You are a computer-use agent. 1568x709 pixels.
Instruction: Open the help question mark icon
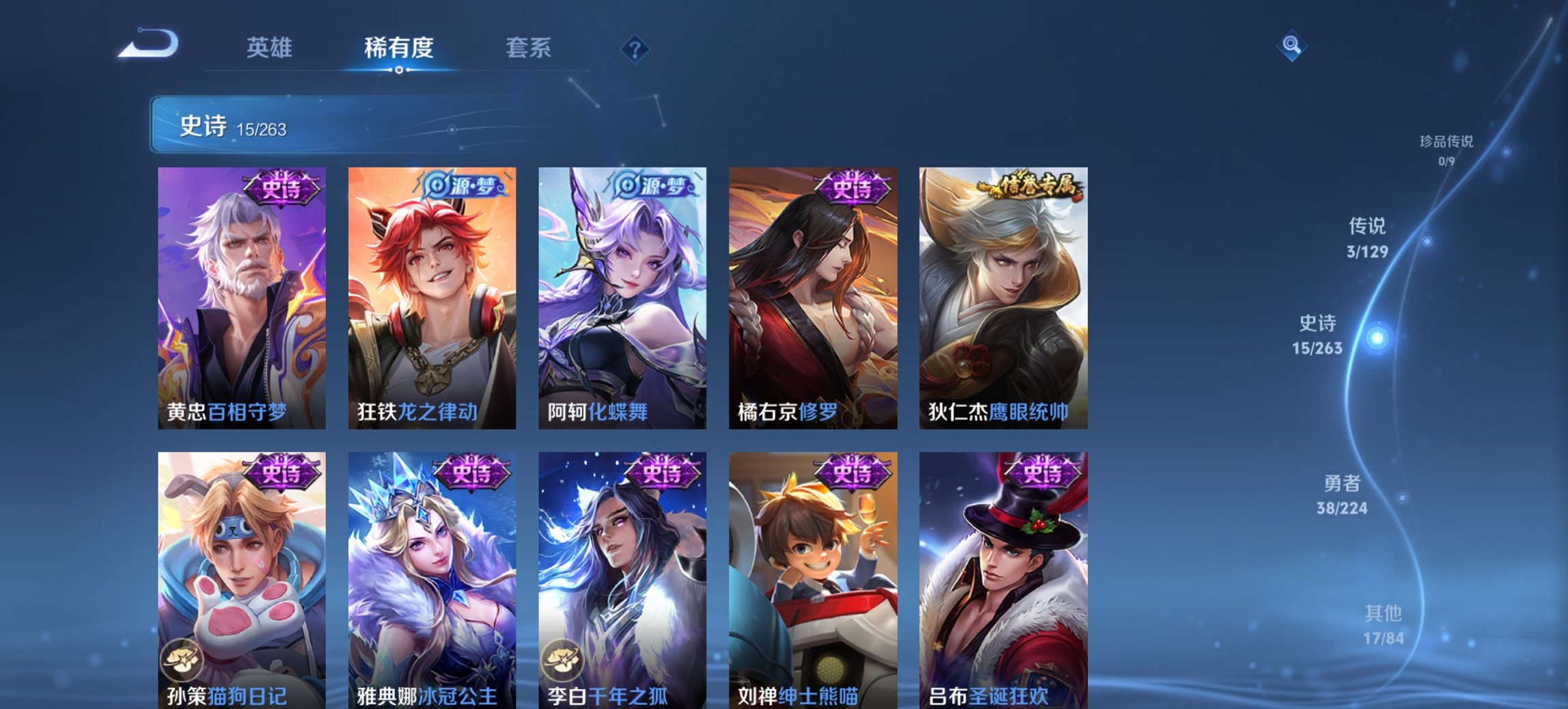tap(634, 48)
